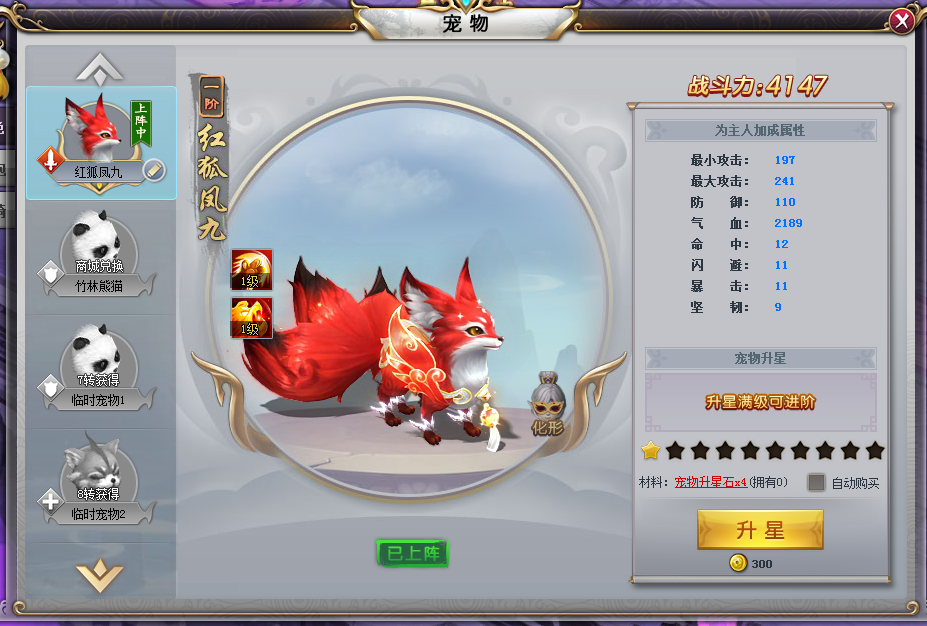Toggle the 自动购买 checkbox
This screenshot has height=626, width=927.
point(817,482)
